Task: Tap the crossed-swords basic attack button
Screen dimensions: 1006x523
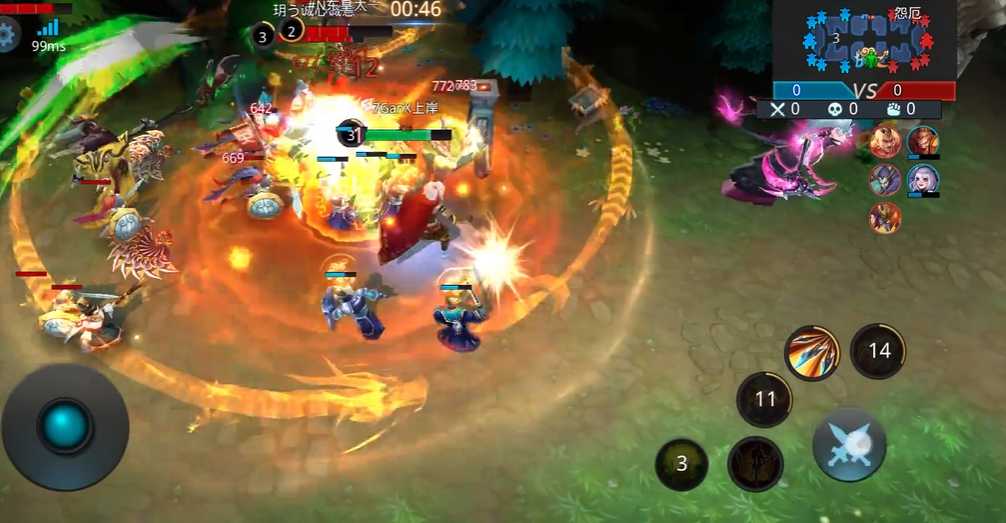Action: (x=848, y=445)
